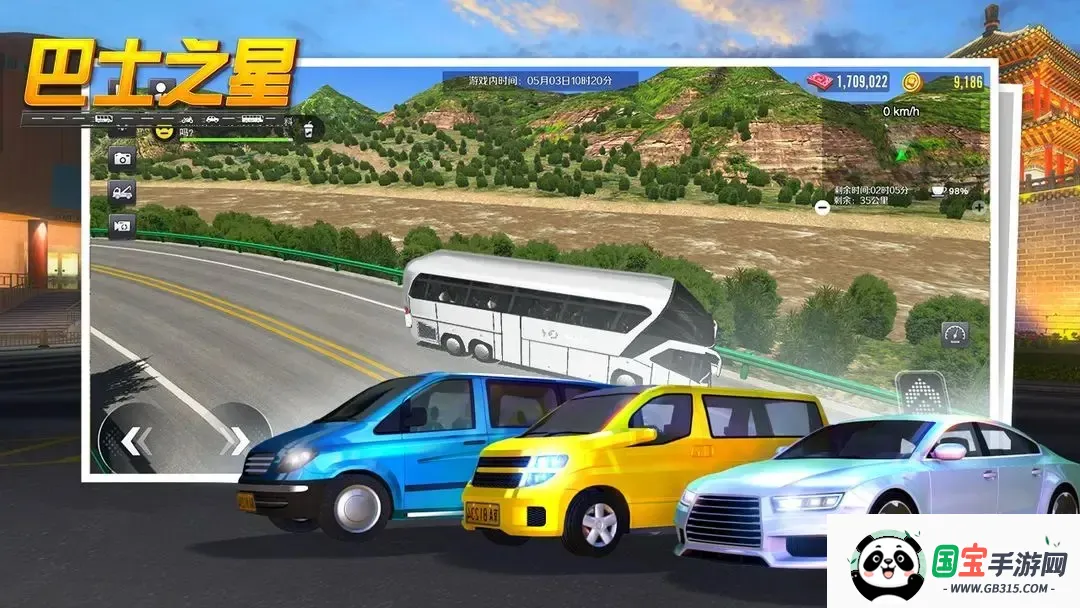Hit the accelerator arrow pedal
Viewport: 1080px width, 608px height.
(x=920, y=393)
